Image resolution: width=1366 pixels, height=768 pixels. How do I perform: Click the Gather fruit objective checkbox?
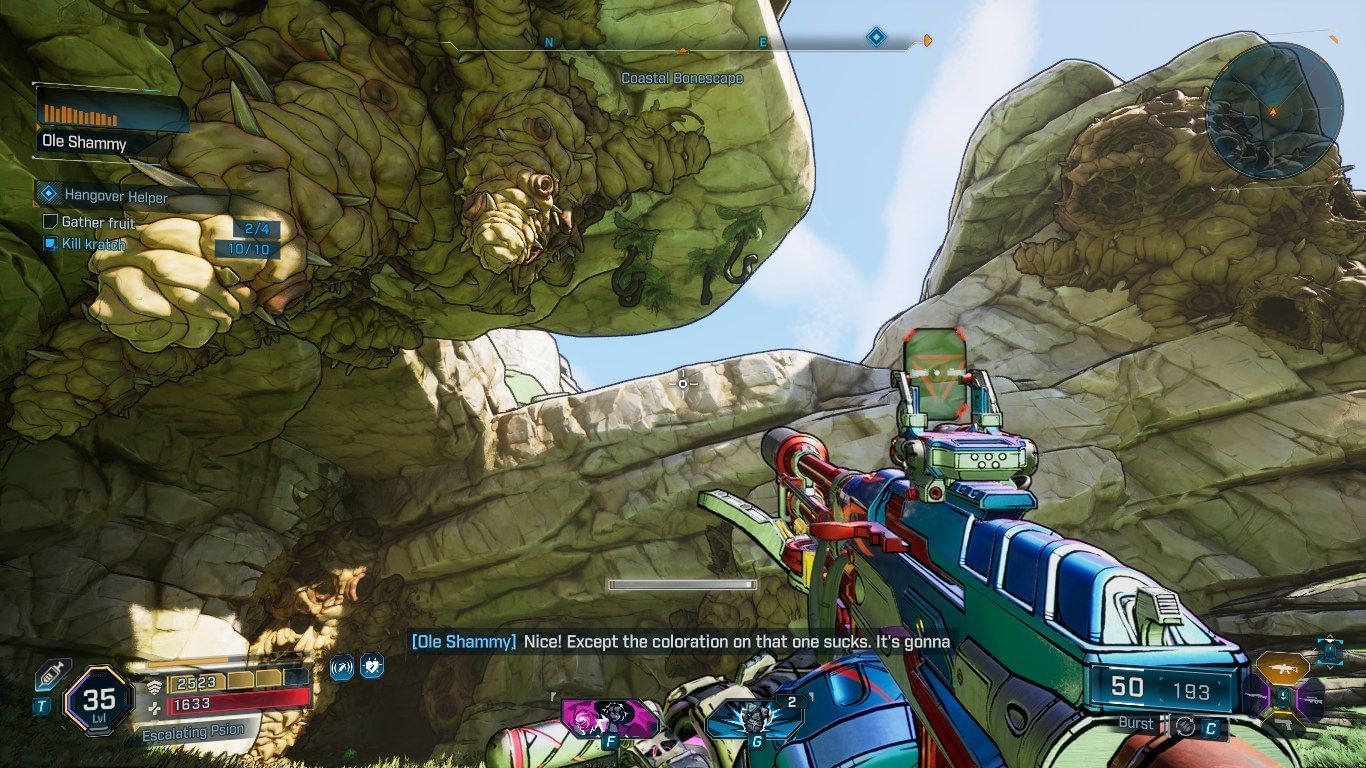point(50,222)
